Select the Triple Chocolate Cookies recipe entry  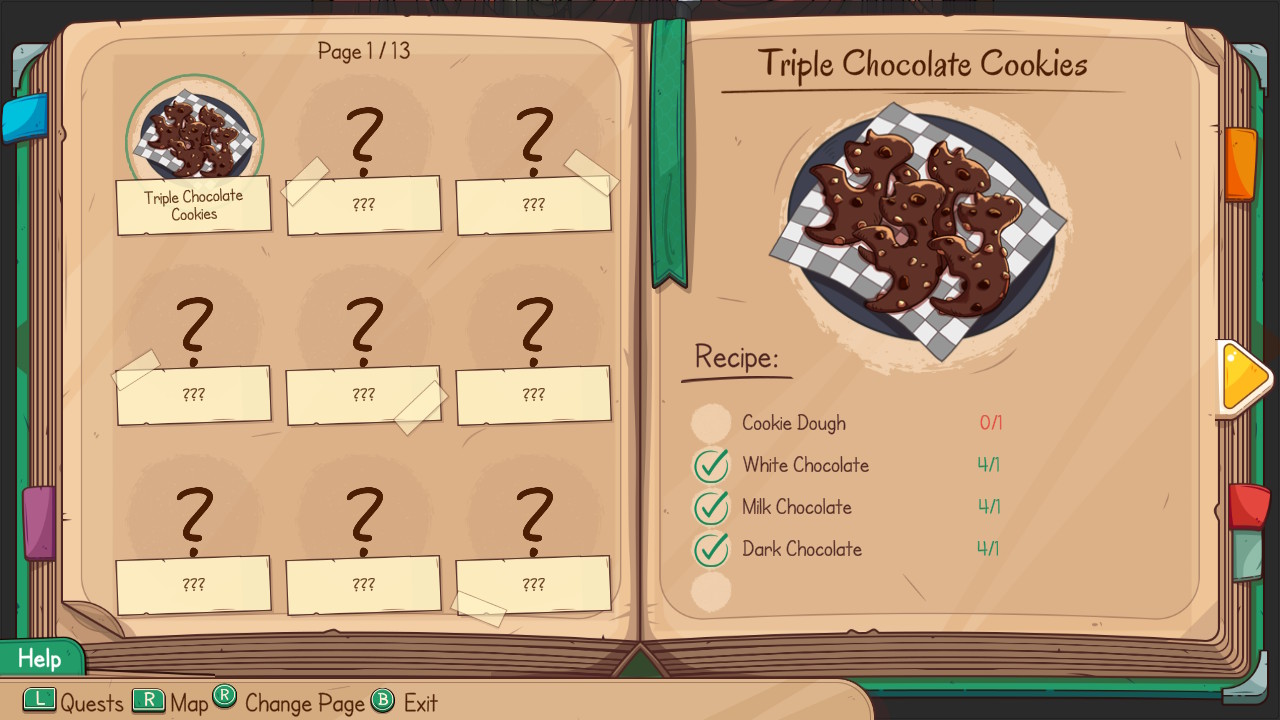tap(194, 155)
